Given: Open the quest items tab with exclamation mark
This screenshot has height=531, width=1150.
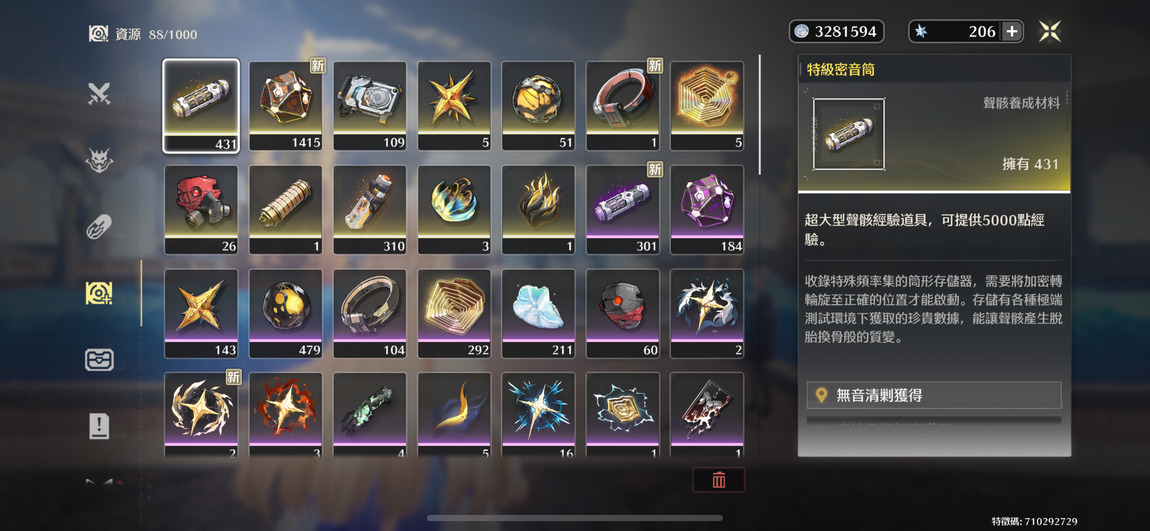Looking at the screenshot, I should [x=98, y=426].
